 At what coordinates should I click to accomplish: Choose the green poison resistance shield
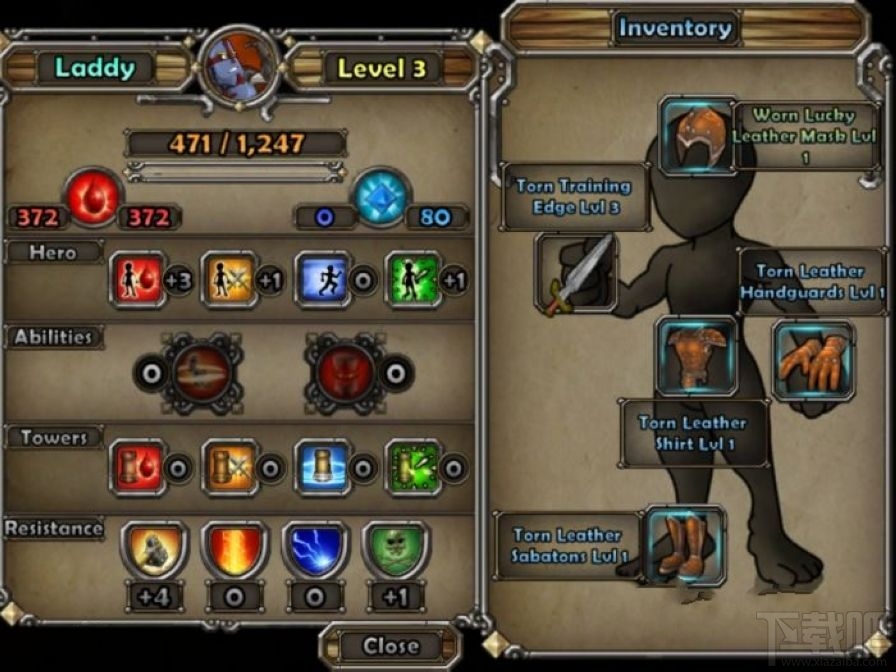click(394, 551)
